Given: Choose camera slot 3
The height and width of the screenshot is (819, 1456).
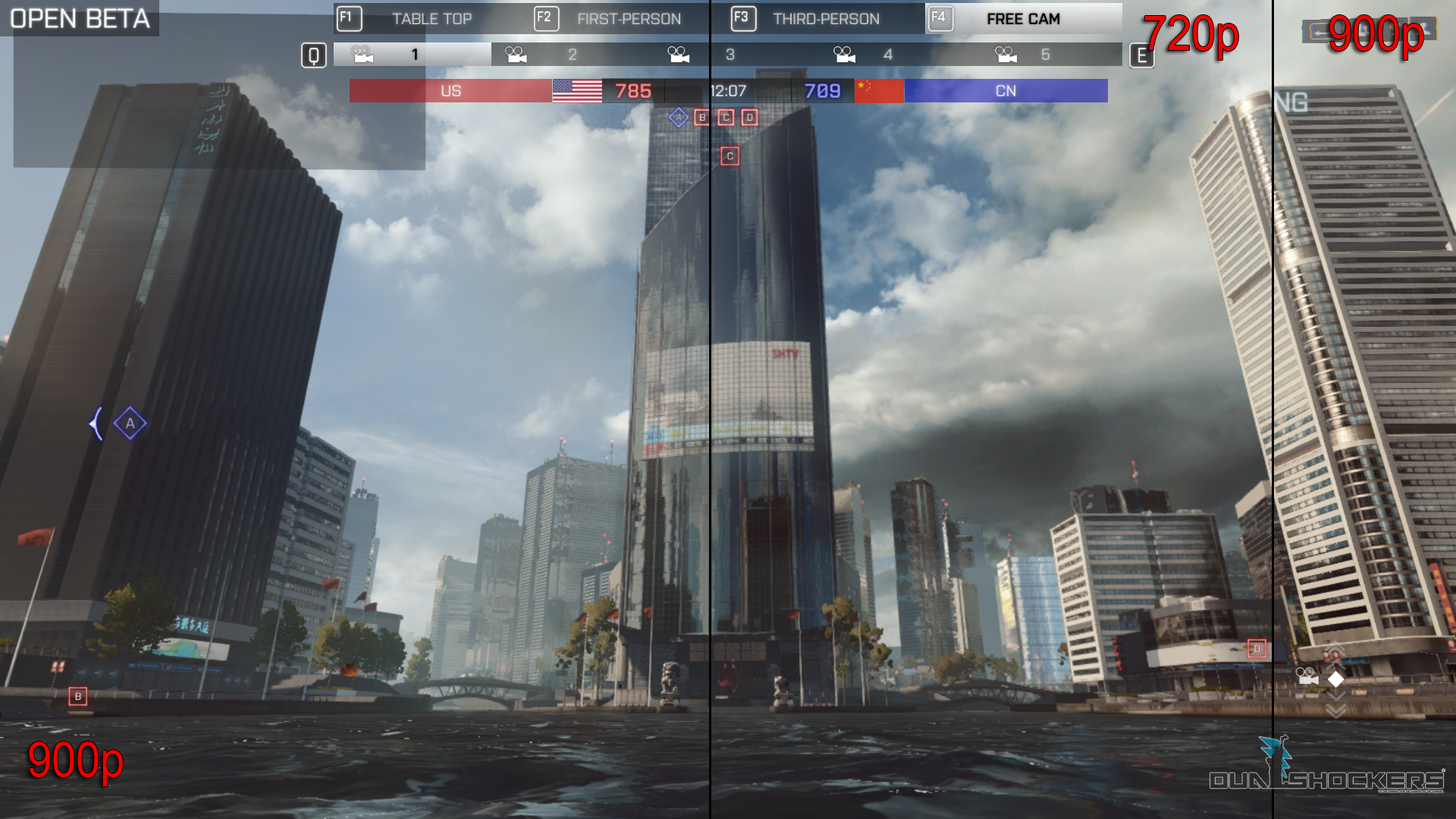Looking at the screenshot, I should coord(728,55).
